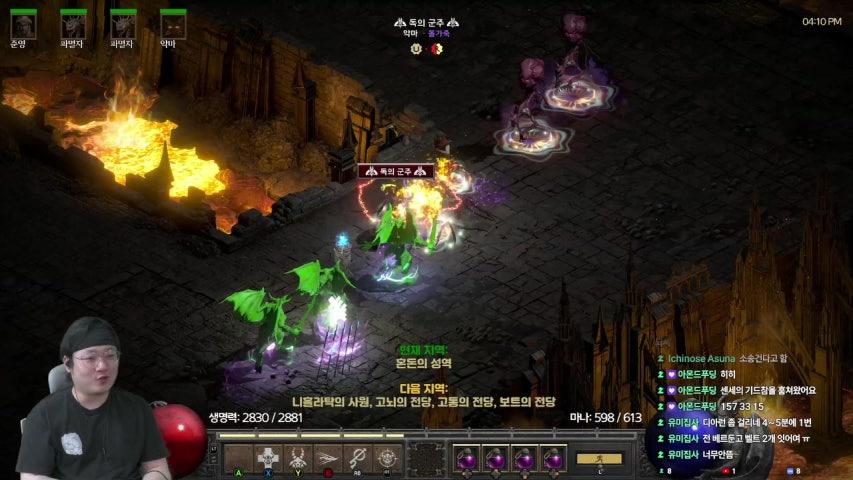Cast the circular skull emblem skill
Viewport: 853px width, 480px height.
(x=387, y=457)
